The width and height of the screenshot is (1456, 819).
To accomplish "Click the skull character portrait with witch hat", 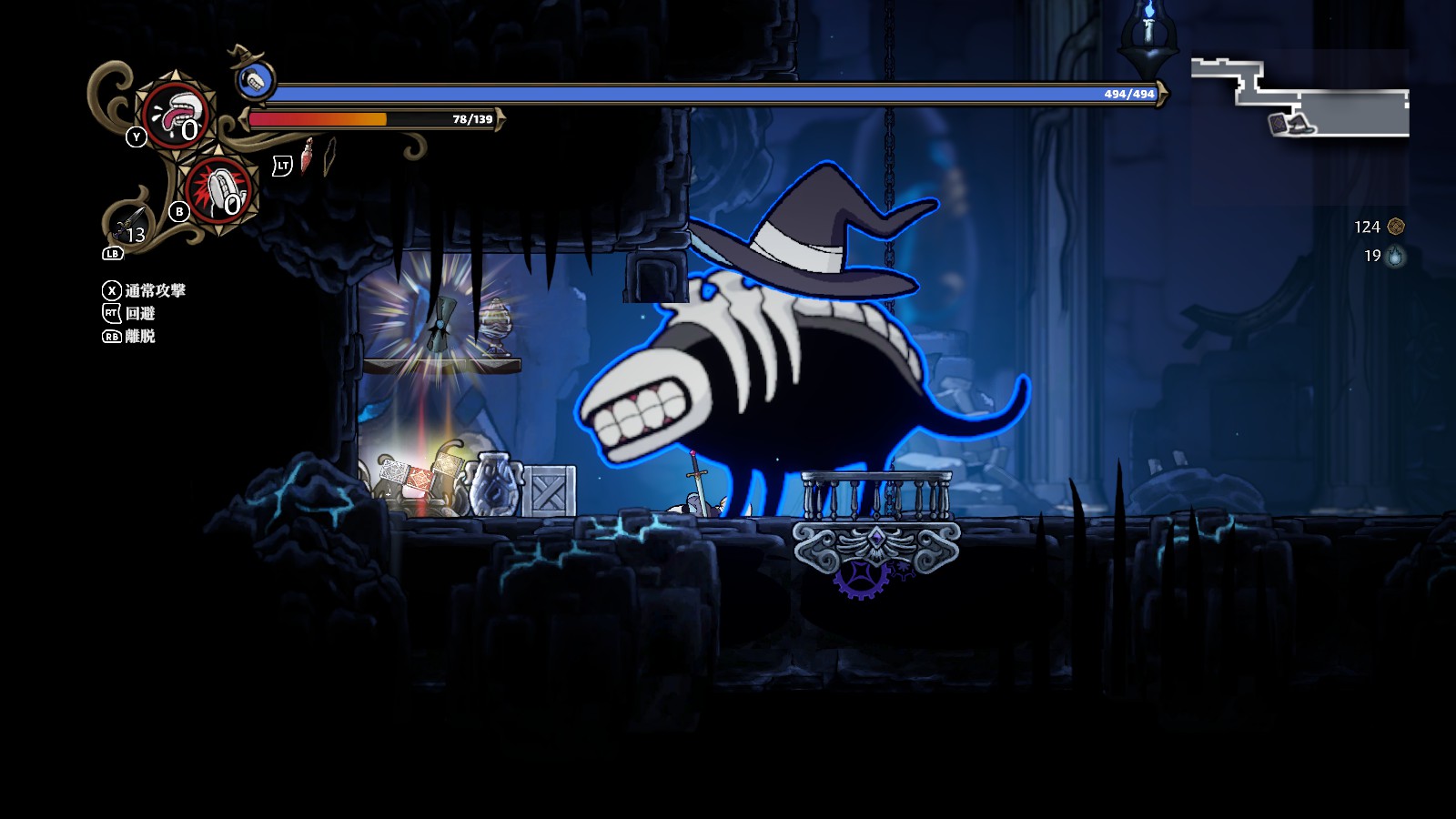I will tap(256, 79).
